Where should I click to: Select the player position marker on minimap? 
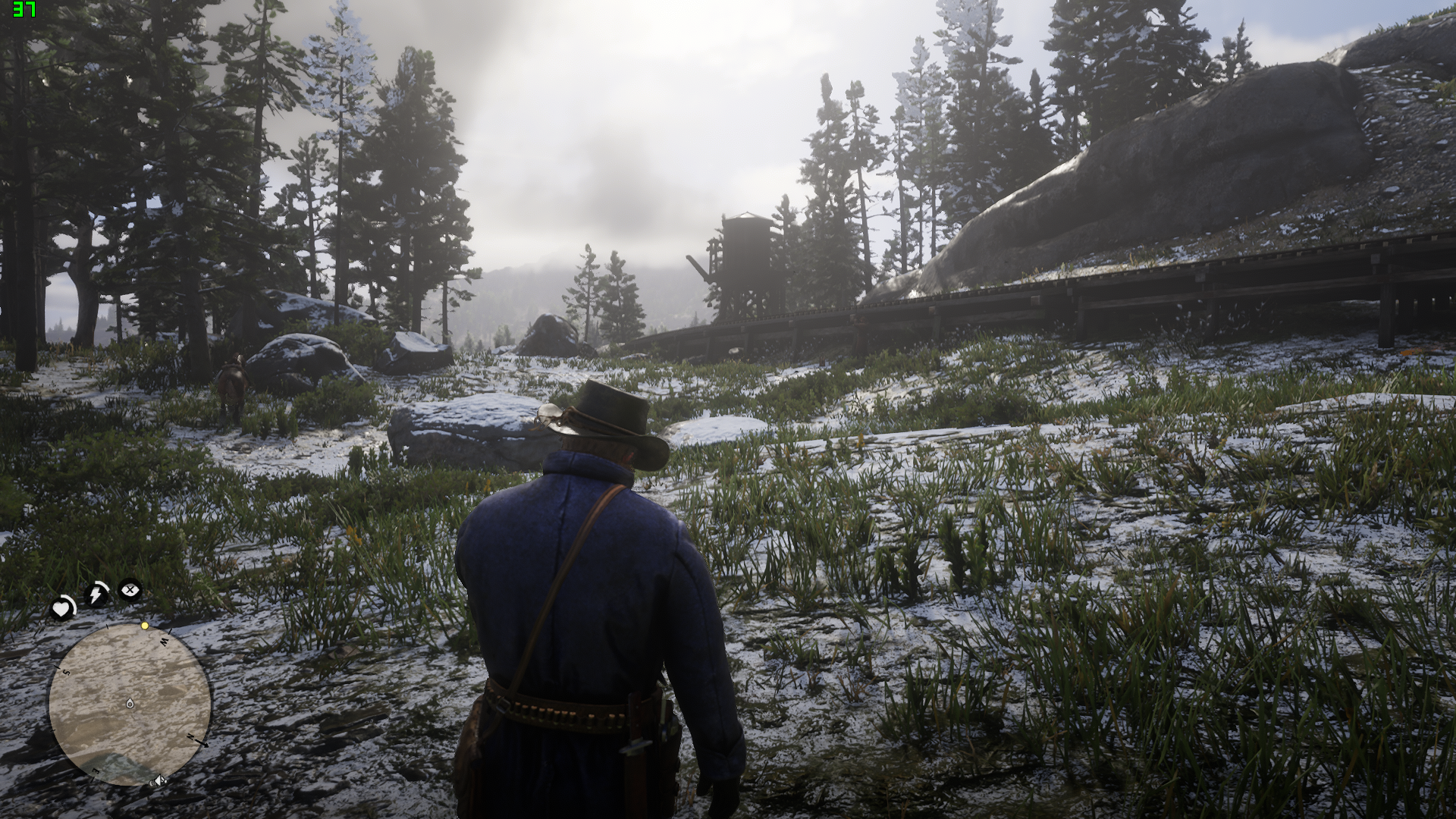point(130,704)
